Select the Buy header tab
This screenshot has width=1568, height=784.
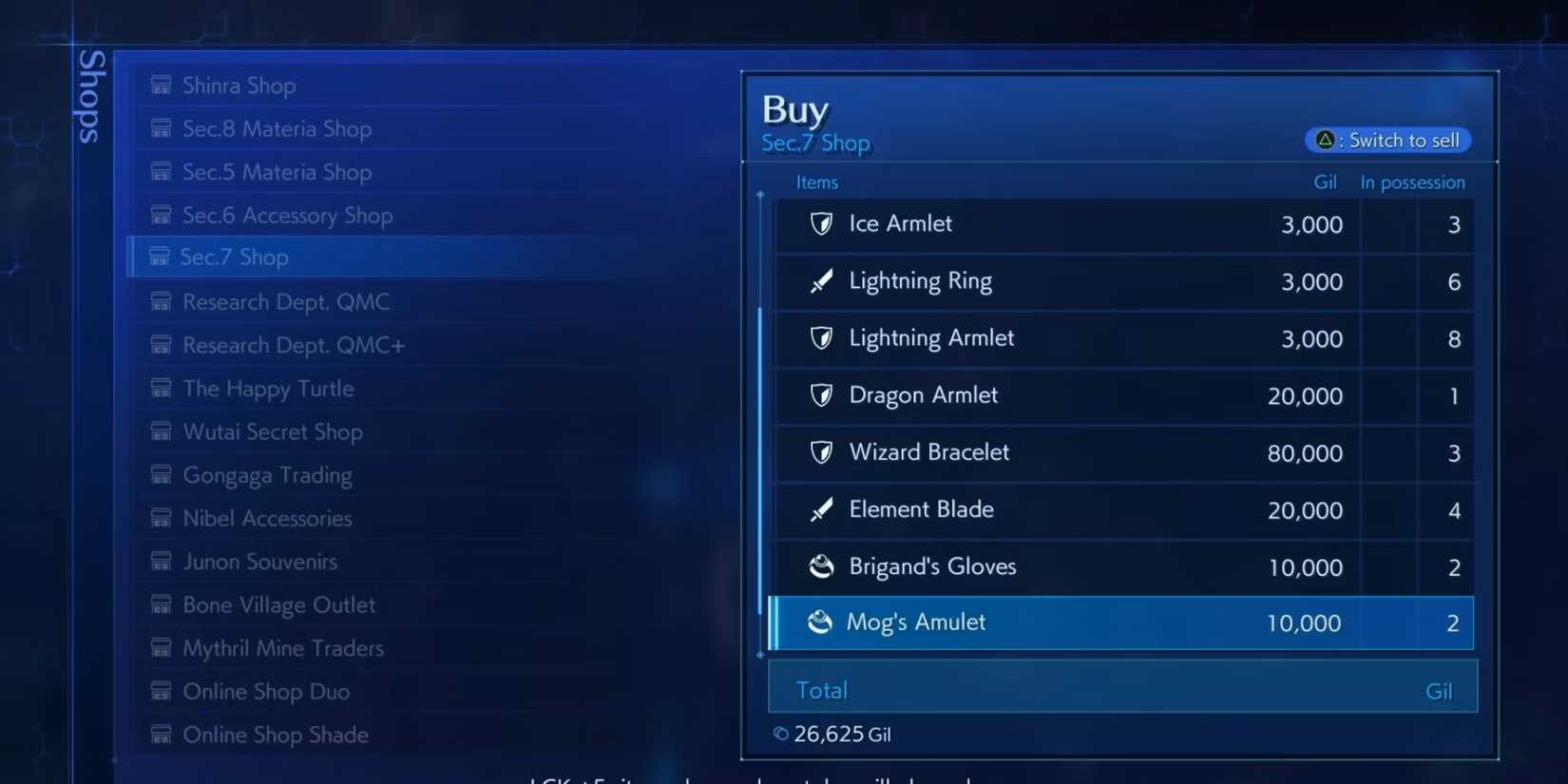794,108
